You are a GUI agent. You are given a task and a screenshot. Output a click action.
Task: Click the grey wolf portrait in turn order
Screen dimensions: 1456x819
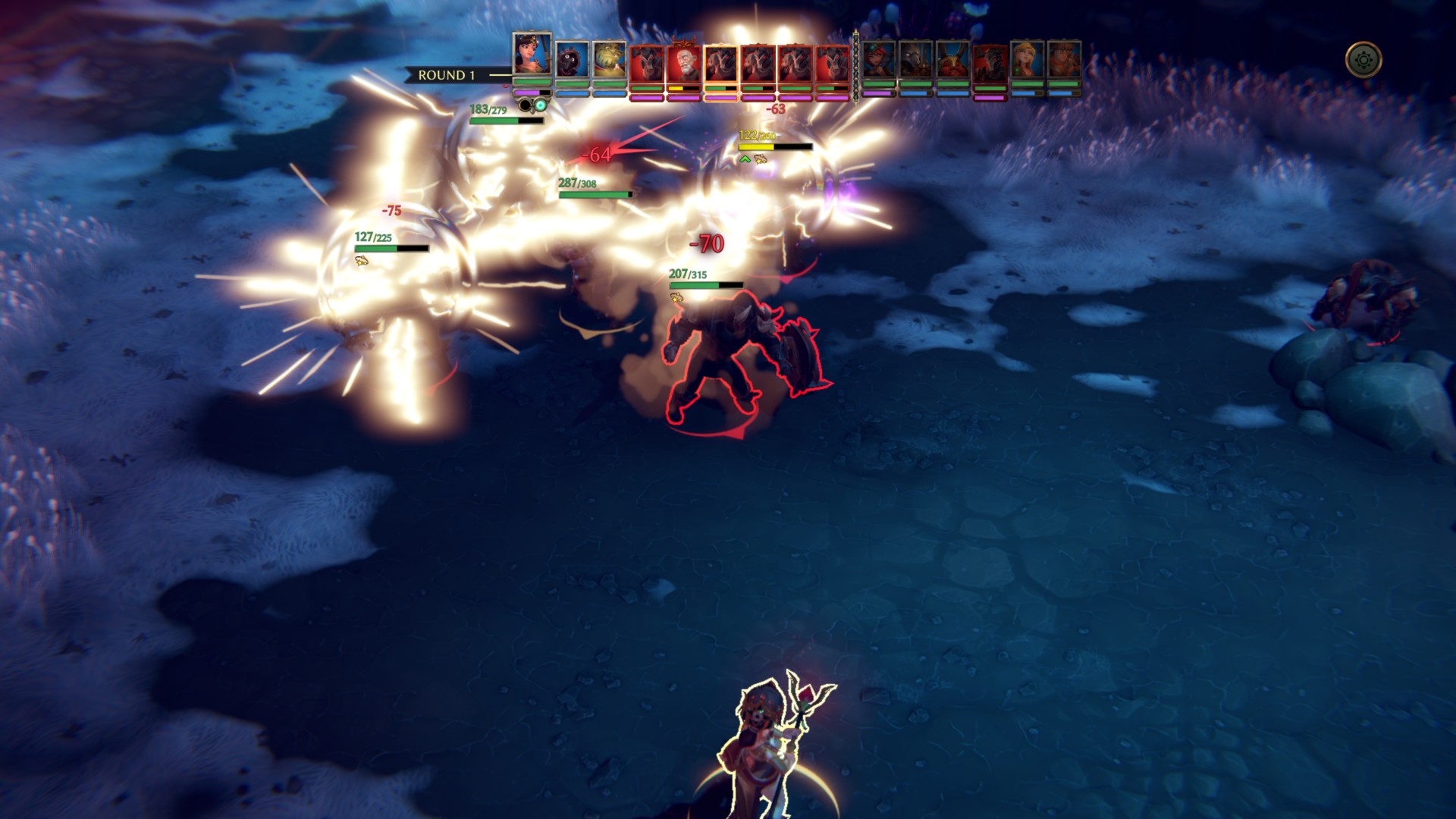[x=915, y=61]
